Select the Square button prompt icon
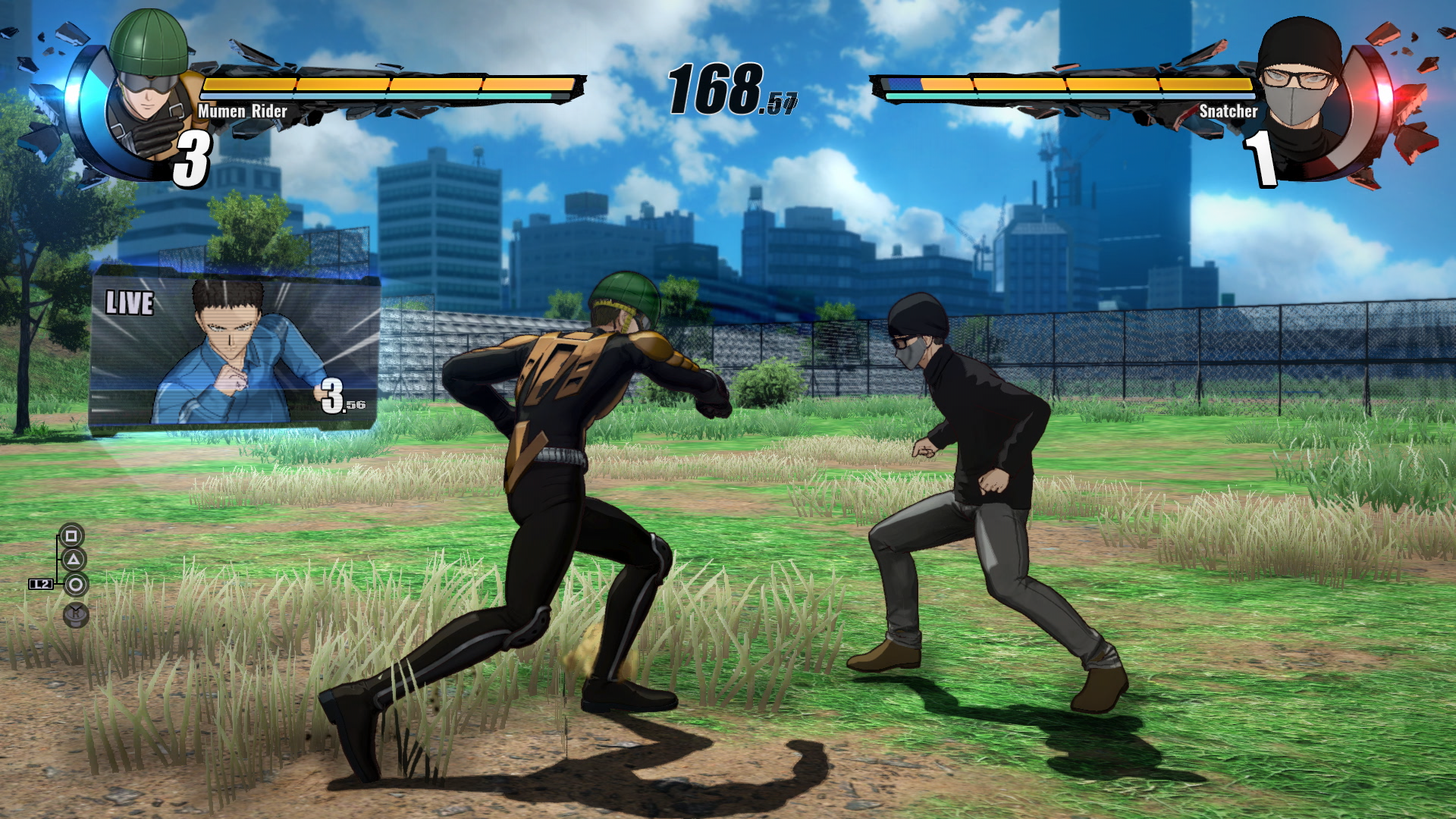 pos(72,535)
